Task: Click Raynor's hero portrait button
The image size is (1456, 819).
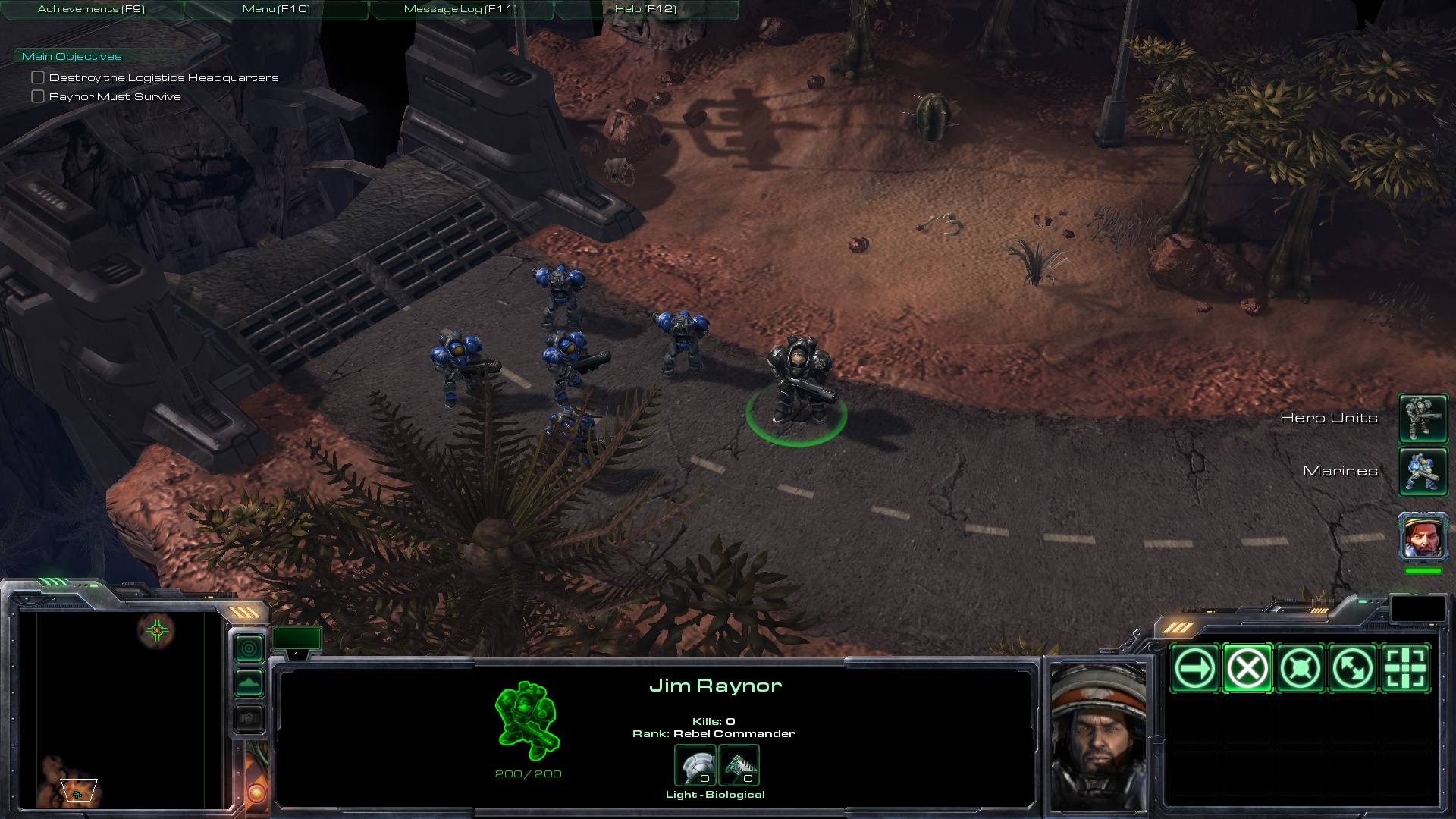Action: click(1423, 536)
